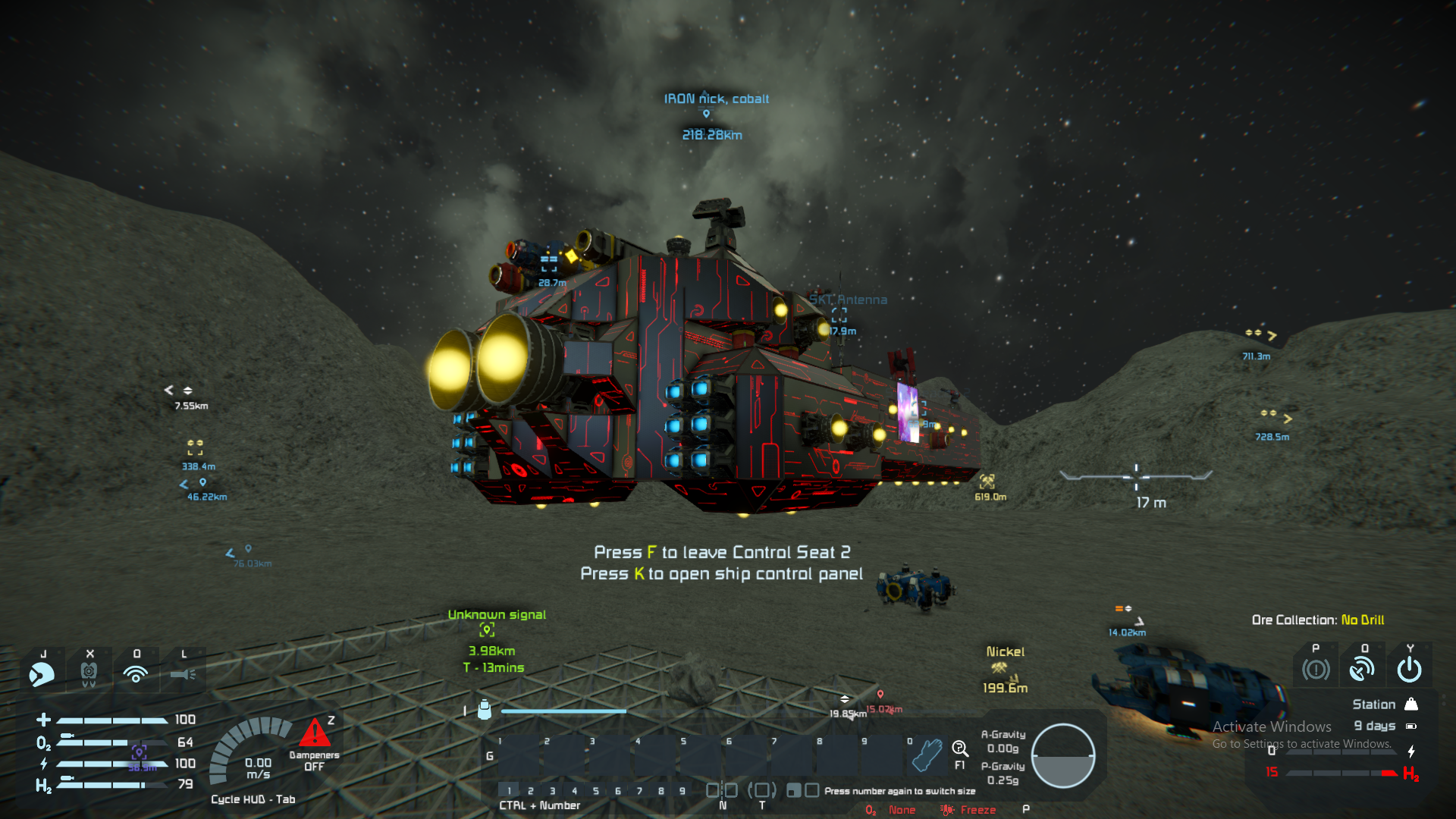Open the help magnifier icon
Viewport: 1456px width, 819px height.
(960, 749)
